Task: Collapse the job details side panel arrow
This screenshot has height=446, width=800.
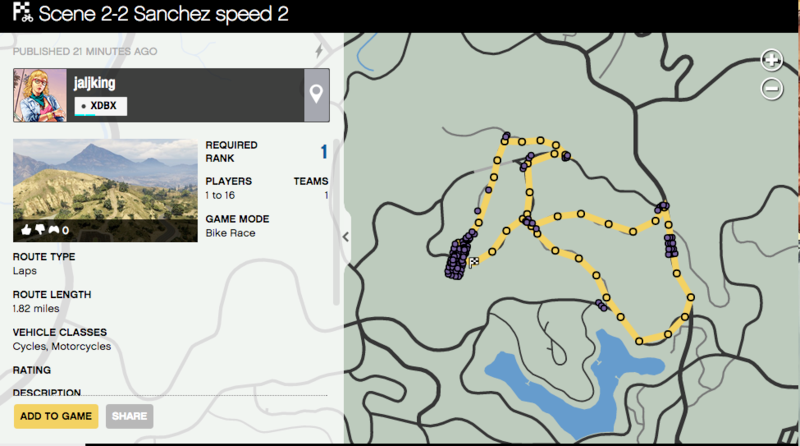Action: point(345,237)
